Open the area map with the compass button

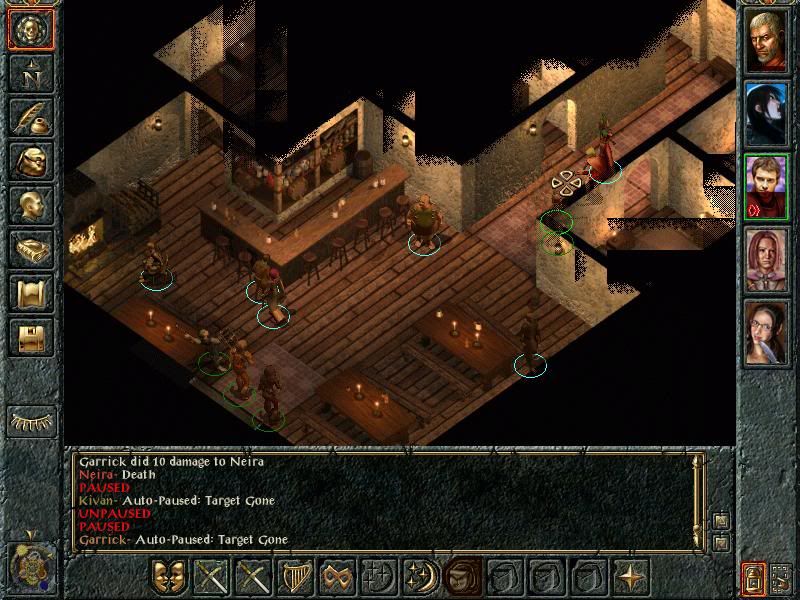point(31,73)
